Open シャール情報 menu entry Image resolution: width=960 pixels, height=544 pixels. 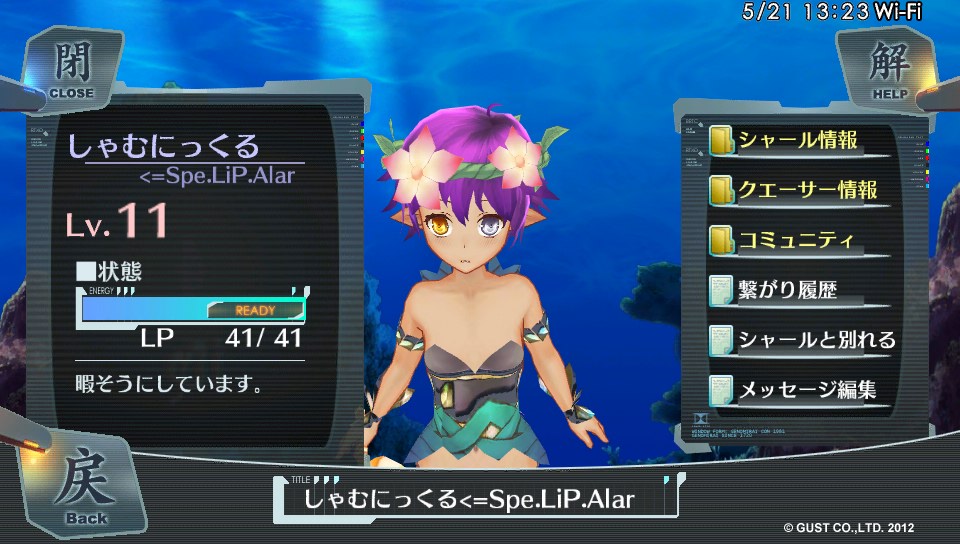pyautogui.click(x=797, y=140)
